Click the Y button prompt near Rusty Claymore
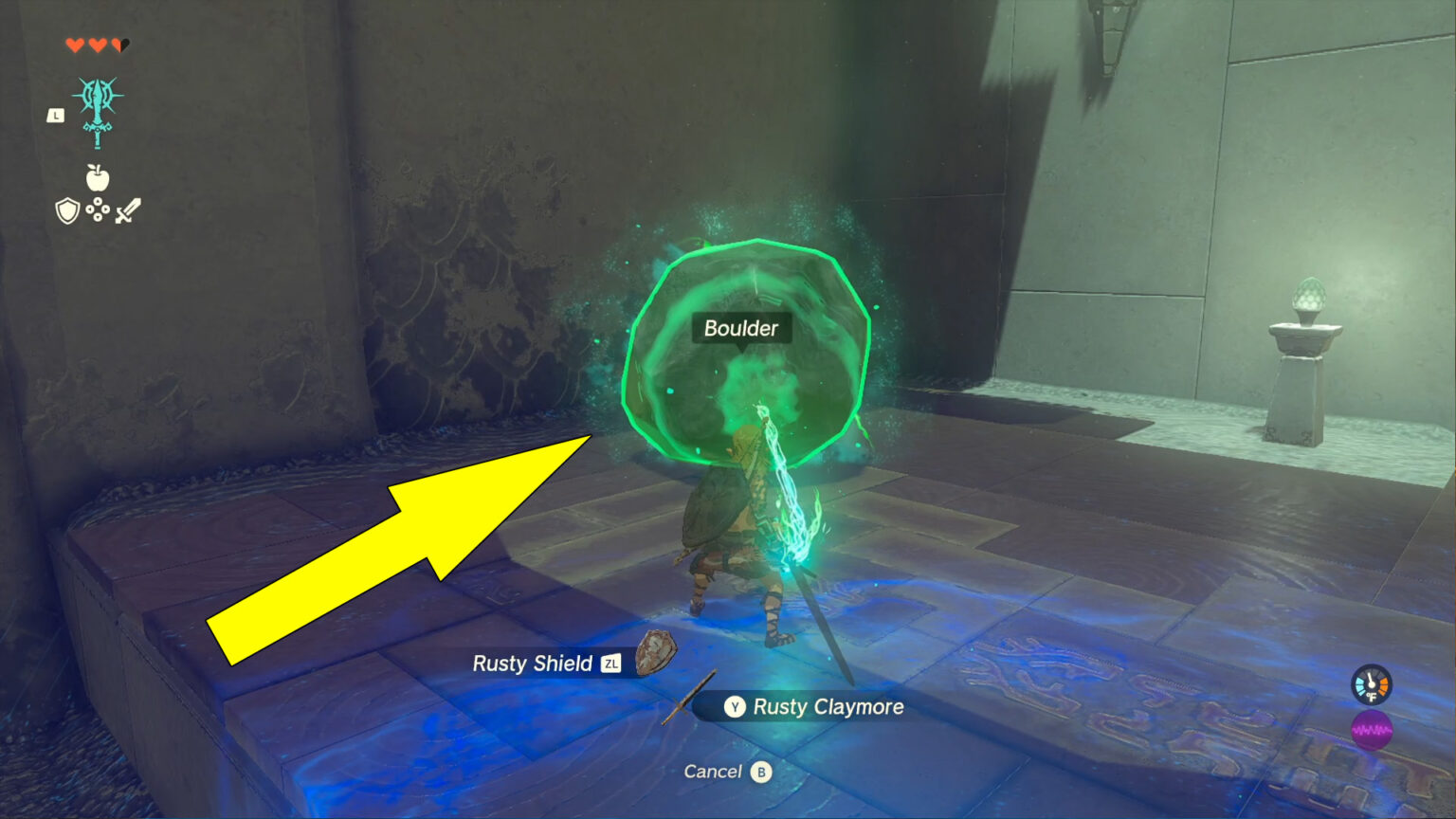 point(735,707)
